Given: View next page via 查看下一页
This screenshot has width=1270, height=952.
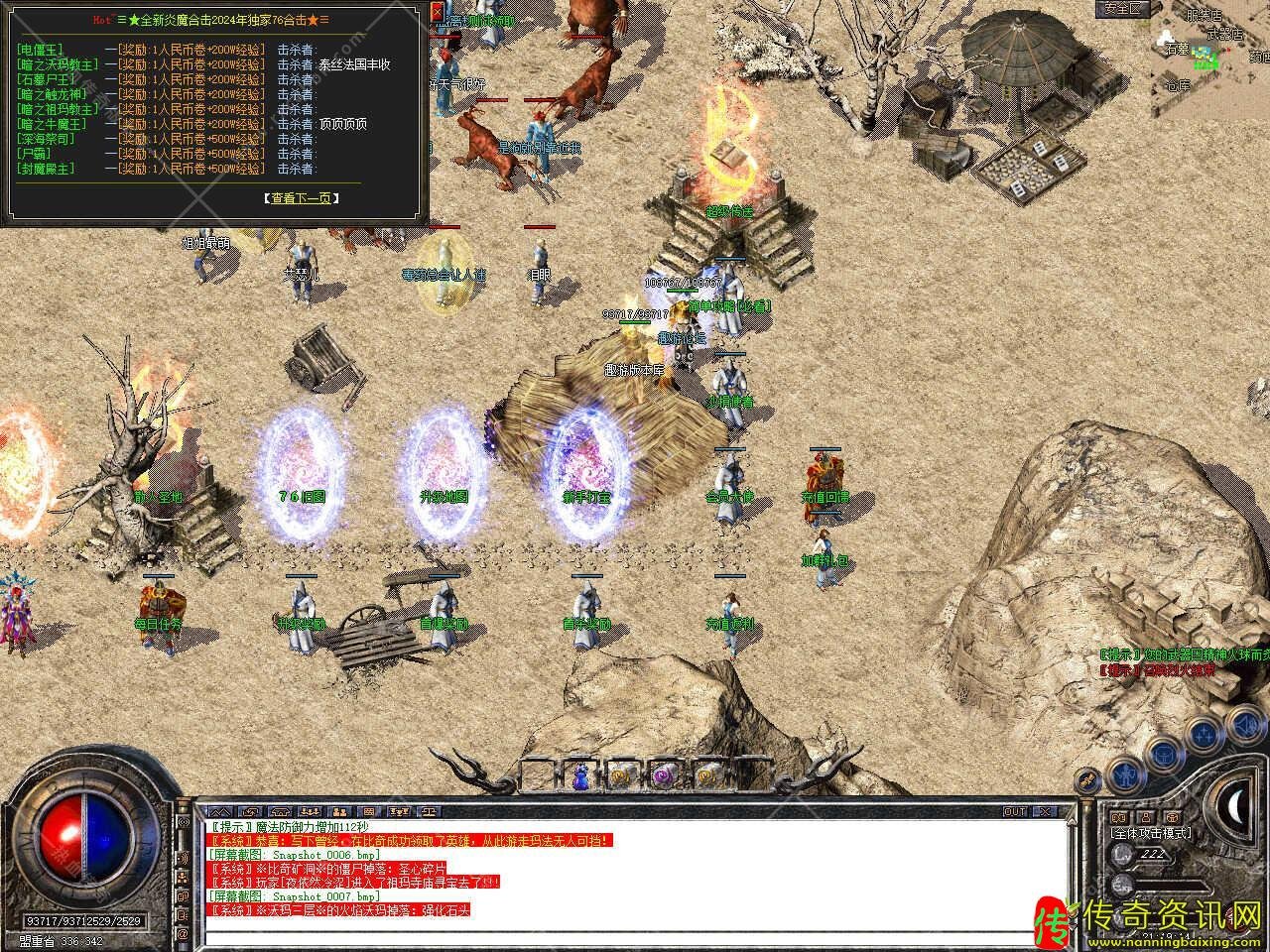Looking at the screenshot, I should pyautogui.click(x=303, y=198).
